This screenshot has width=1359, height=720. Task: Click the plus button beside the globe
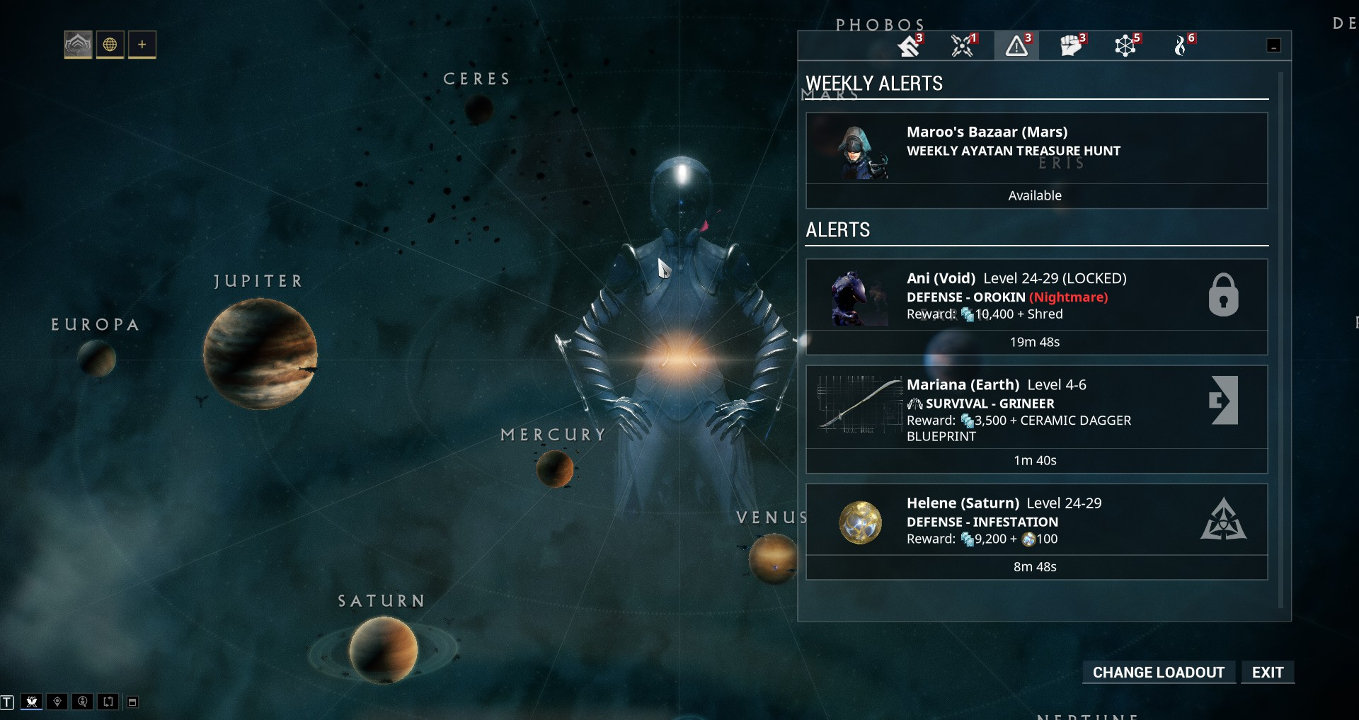tap(142, 44)
